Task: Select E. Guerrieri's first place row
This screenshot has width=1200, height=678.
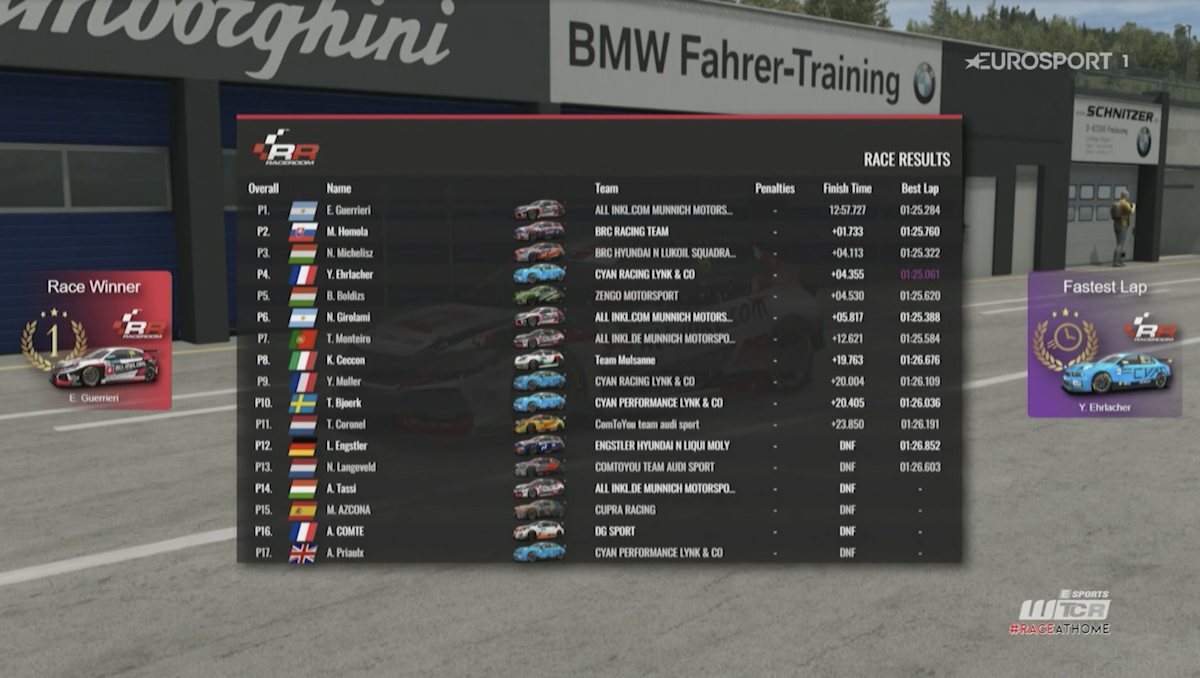Action: coord(599,210)
